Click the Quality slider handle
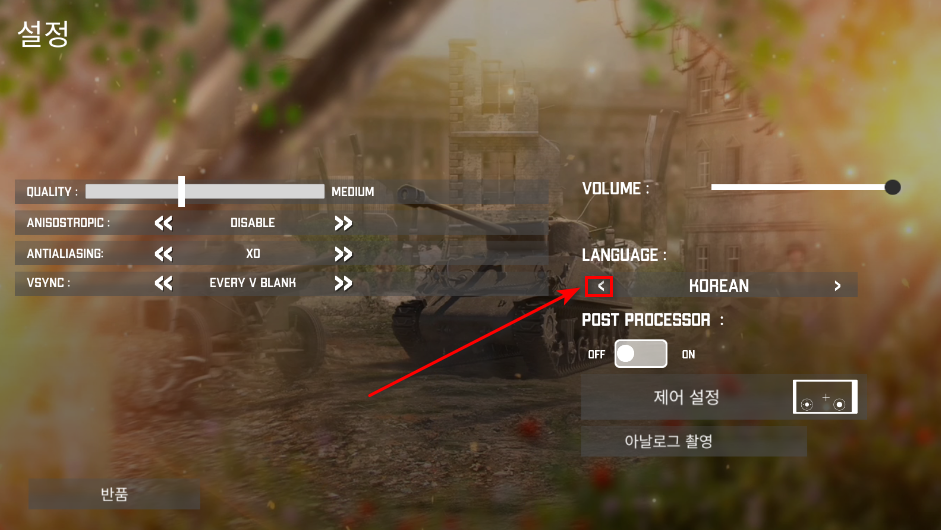 point(181,191)
